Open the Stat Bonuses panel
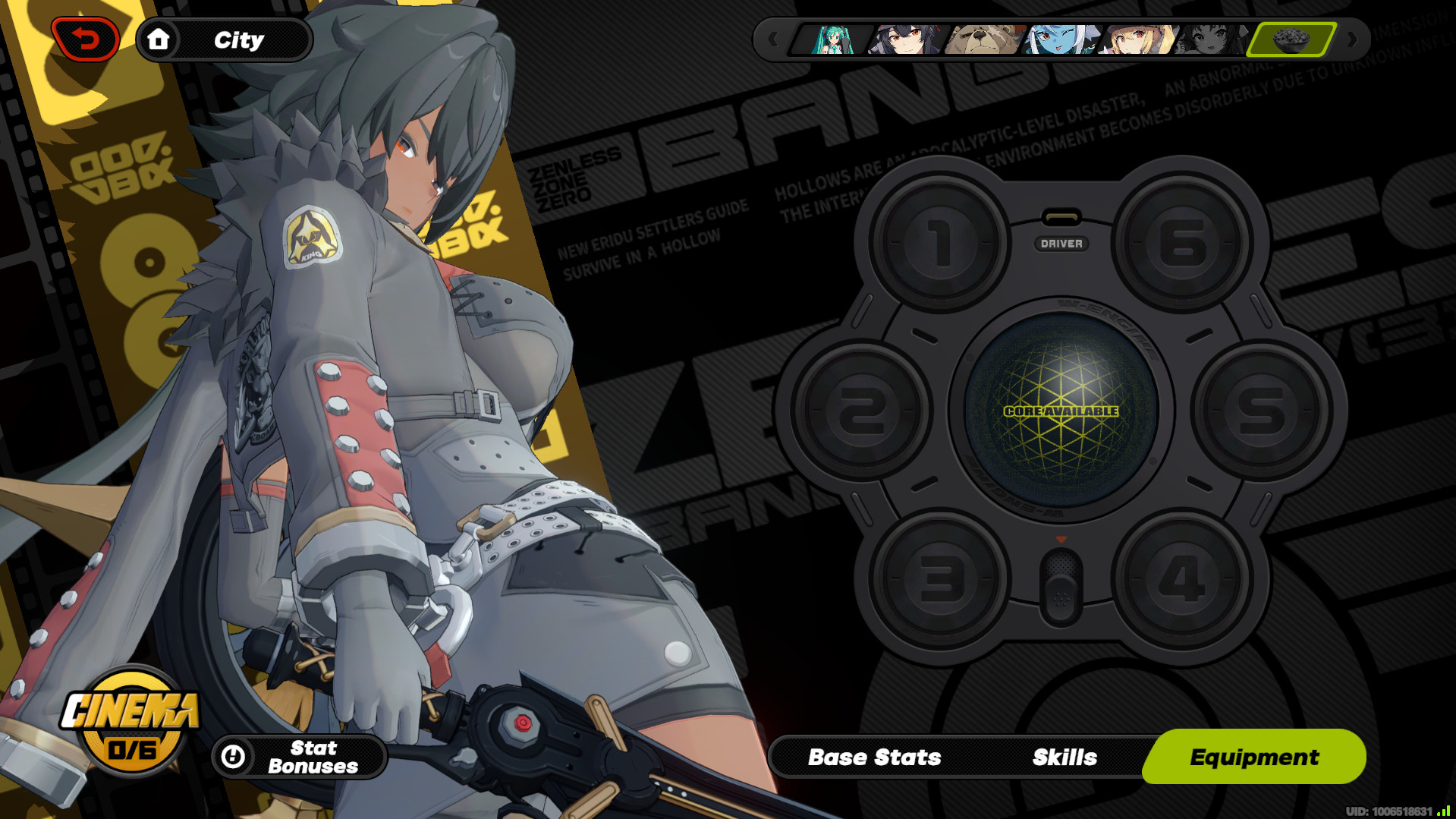1456x819 pixels. coord(302,756)
